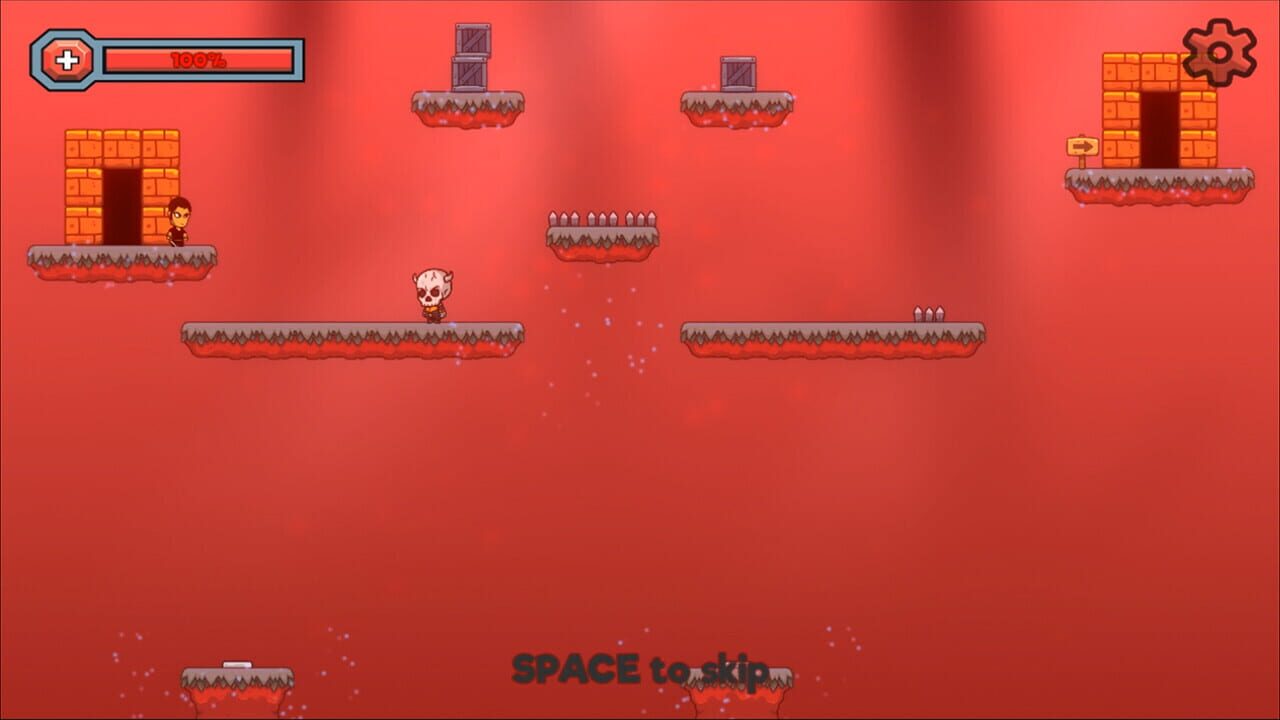Viewport: 1280px width, 720px height.
Task: Click the red health cross emblem
Action: point(67,57)
